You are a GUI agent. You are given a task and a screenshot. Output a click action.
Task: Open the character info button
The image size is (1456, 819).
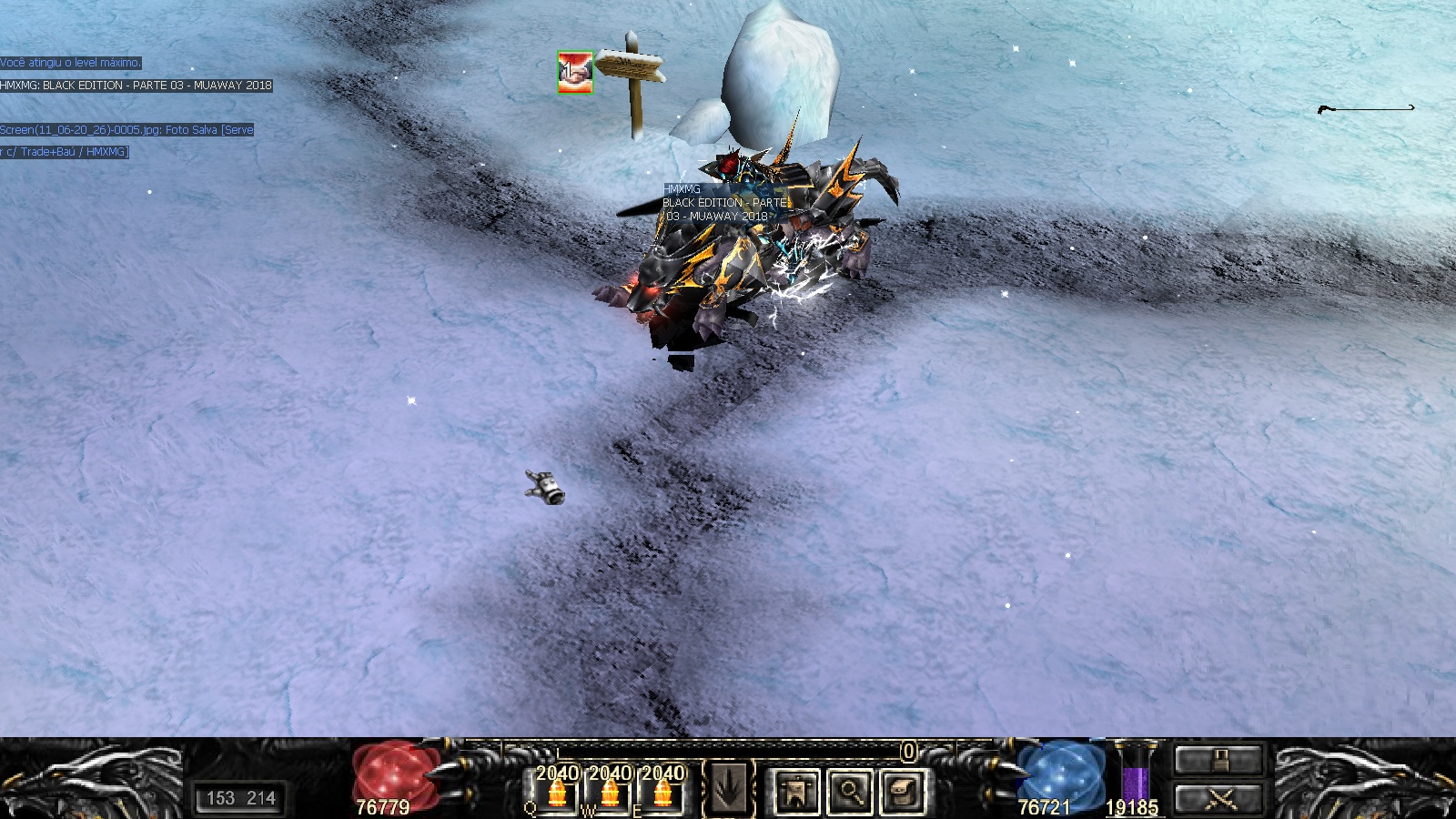coord(796,791)
